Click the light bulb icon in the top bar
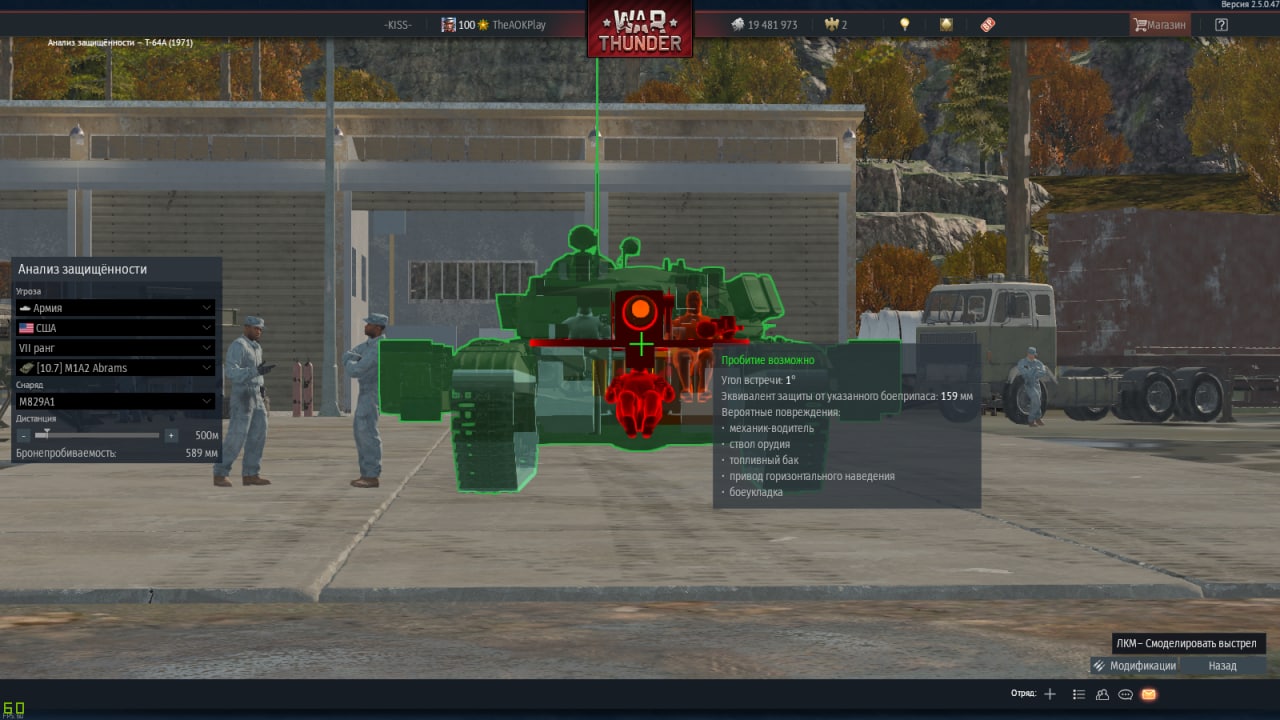Image resolution: width=1280 pixels, height=720 pixels. (905, 25)
